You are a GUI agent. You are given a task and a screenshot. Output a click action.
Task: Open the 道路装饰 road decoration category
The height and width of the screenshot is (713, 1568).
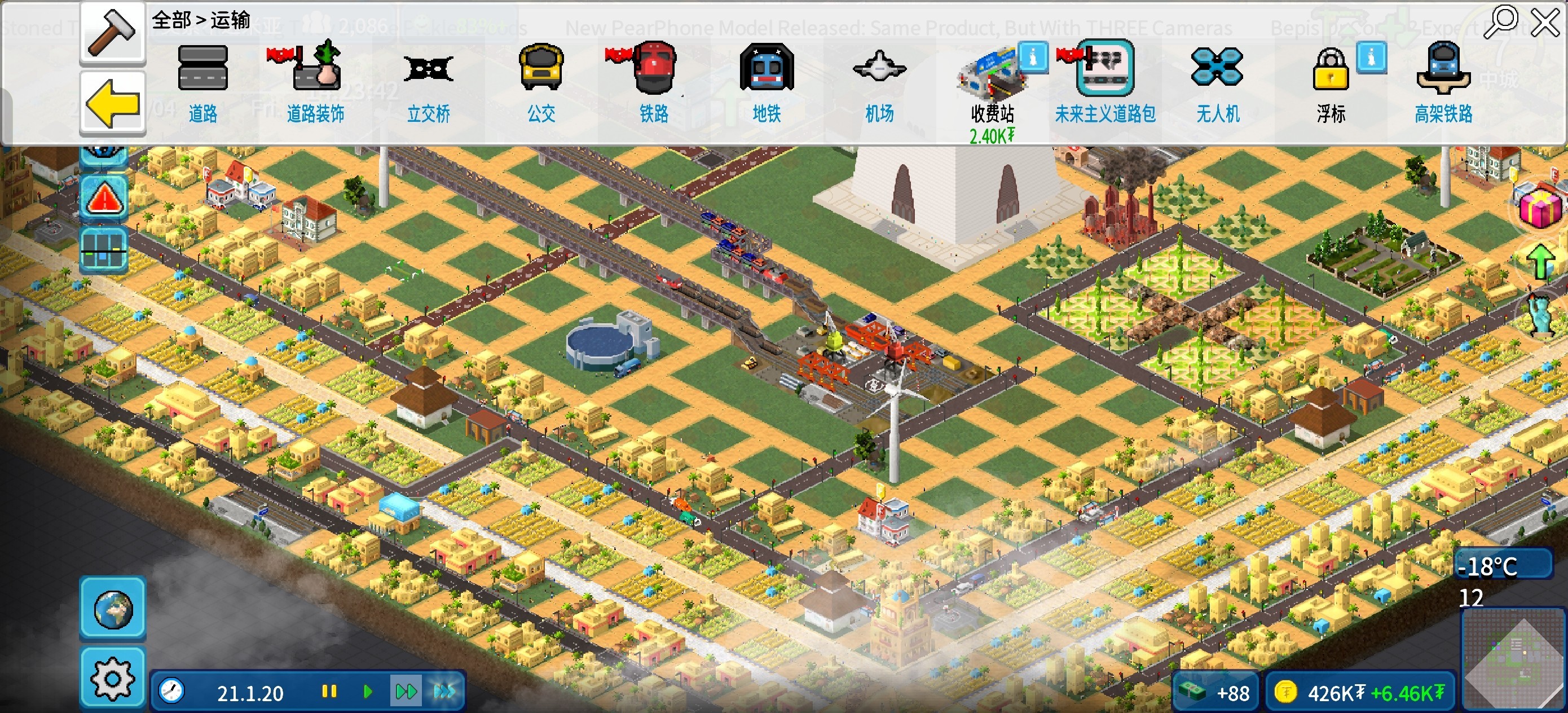pos(315,82)
